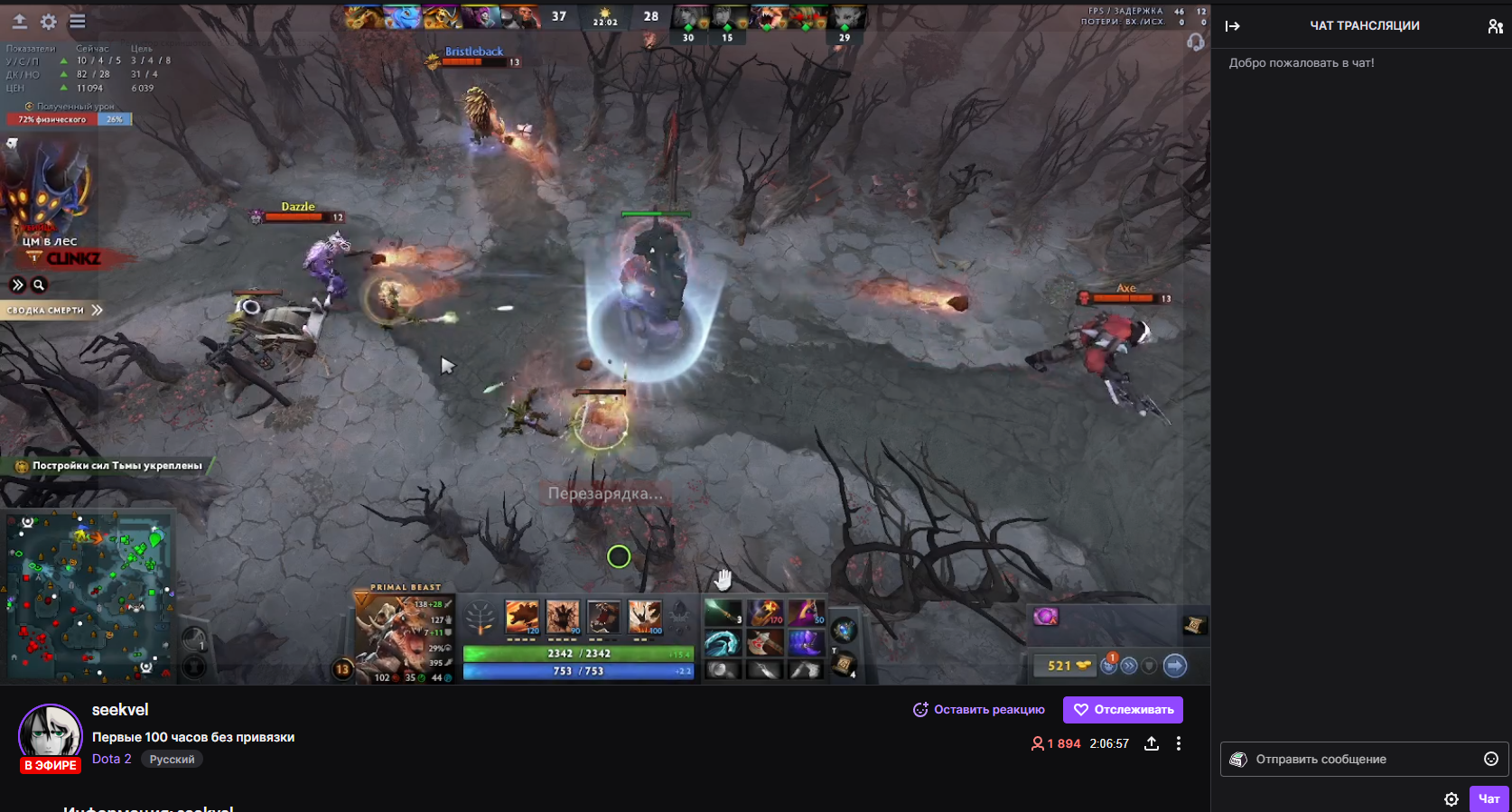Activate the Pulverize ultimate ability
The width and height of the screenshot is (1512, 812).
pos(645,617)
